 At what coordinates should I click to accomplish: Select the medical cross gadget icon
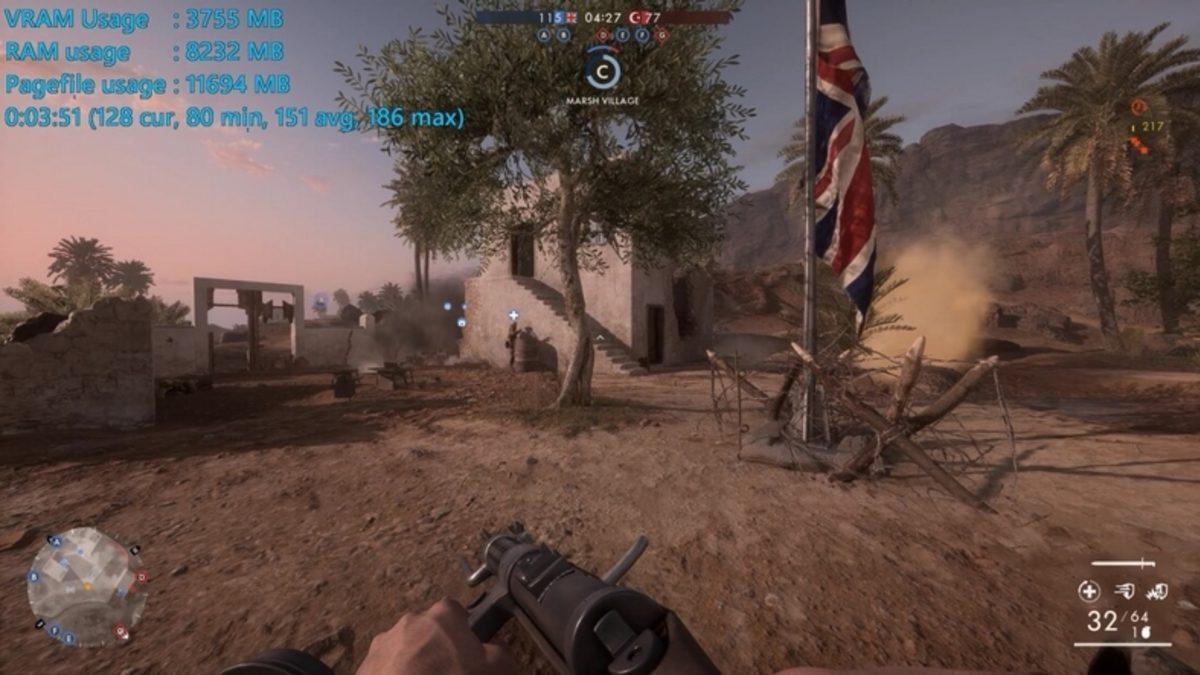pyautogui.click(x=1089, y=591)
